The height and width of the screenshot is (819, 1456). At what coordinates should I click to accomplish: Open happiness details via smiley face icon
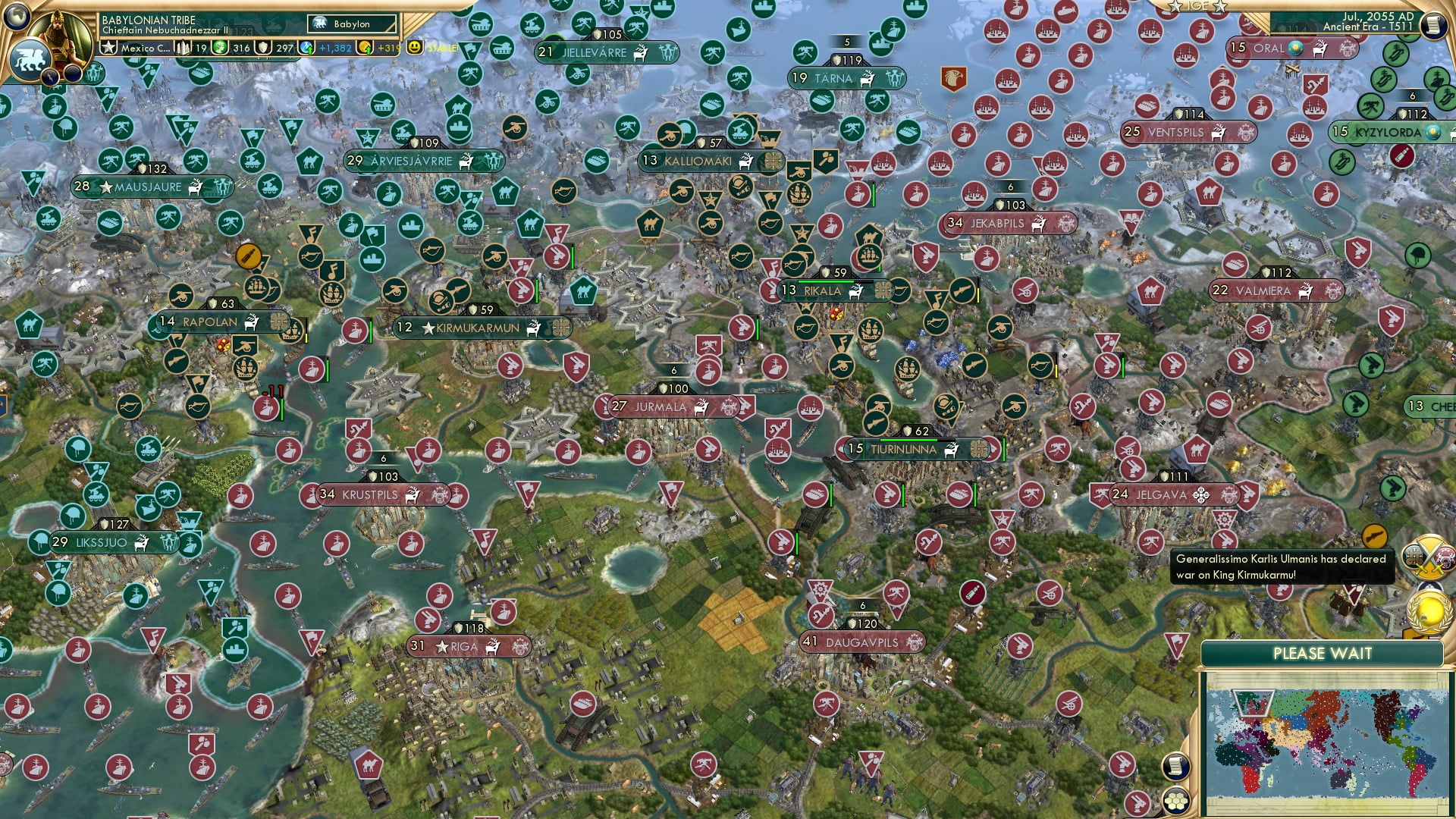click(x=413, y=47)
